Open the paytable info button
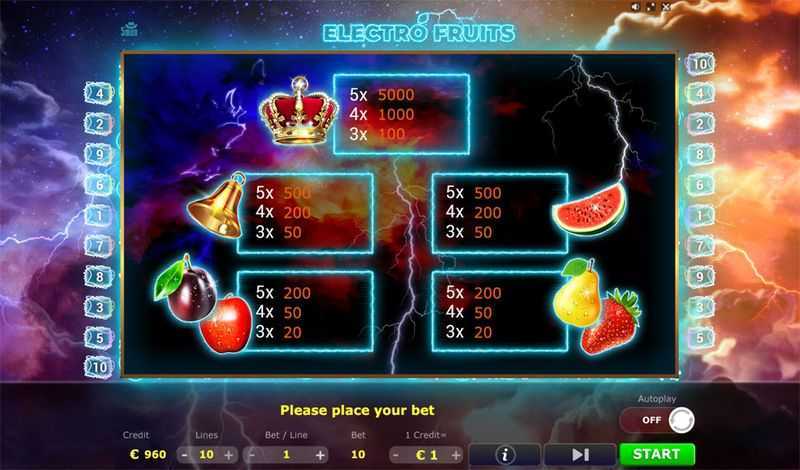800x470 pixels. 504,454
